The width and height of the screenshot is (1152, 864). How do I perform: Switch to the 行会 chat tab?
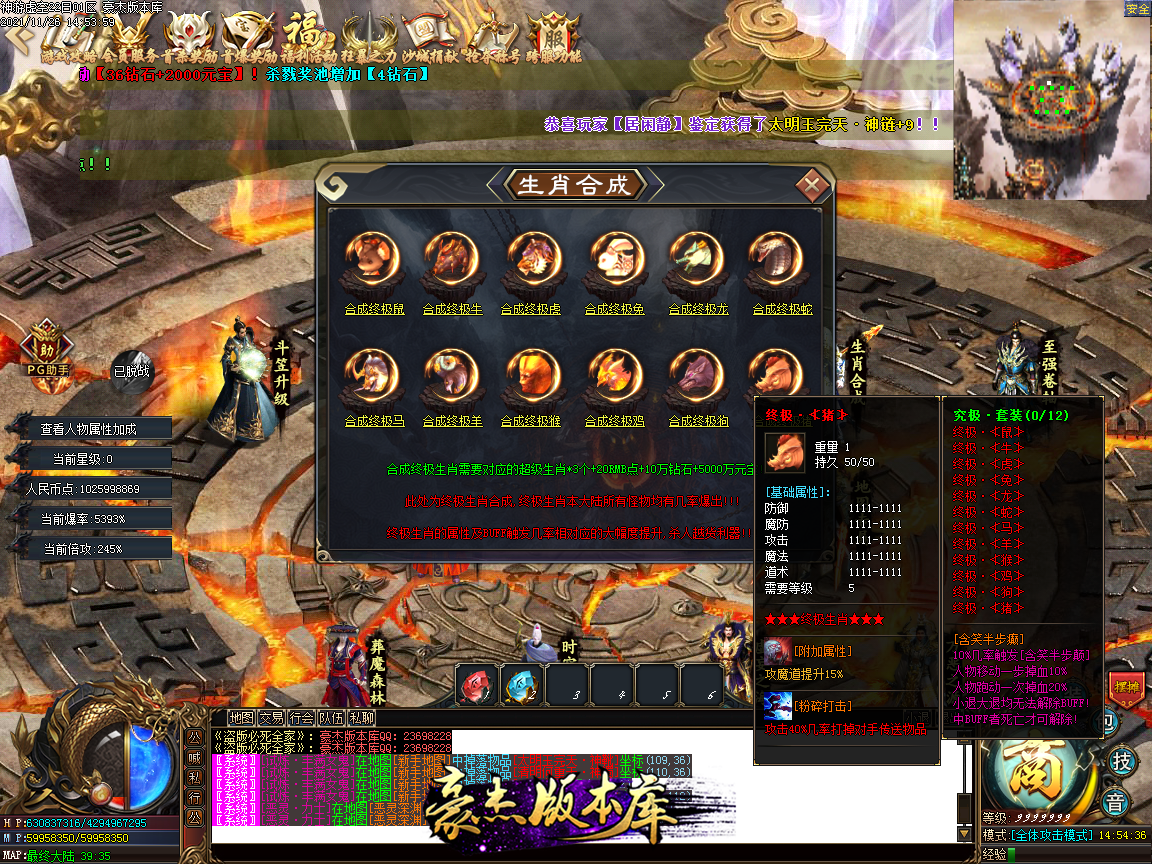coord(301,717)
